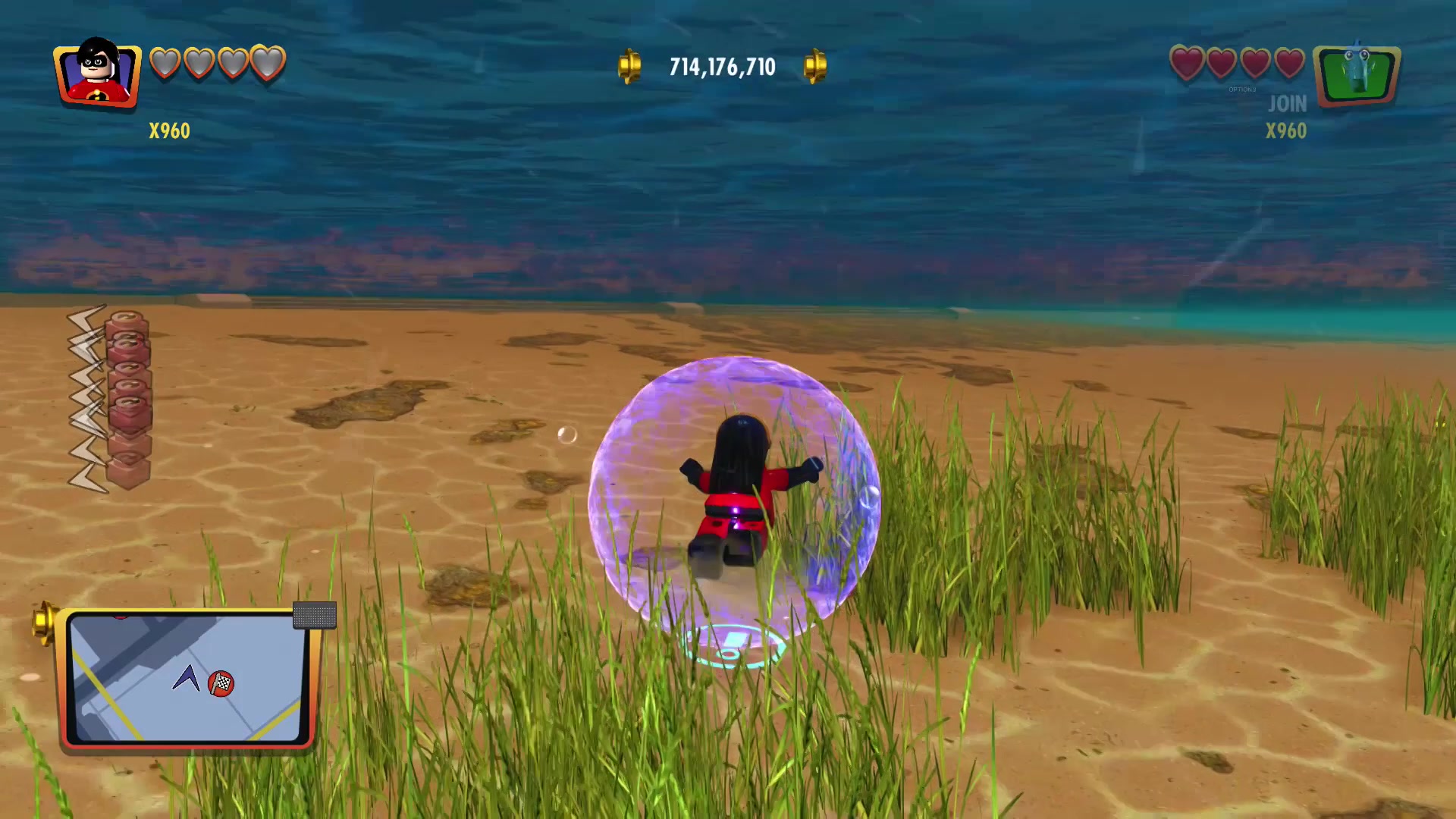Click the red brick stack meter
The width and height of the screenshot is (1456, 819).
pos(128,398)
